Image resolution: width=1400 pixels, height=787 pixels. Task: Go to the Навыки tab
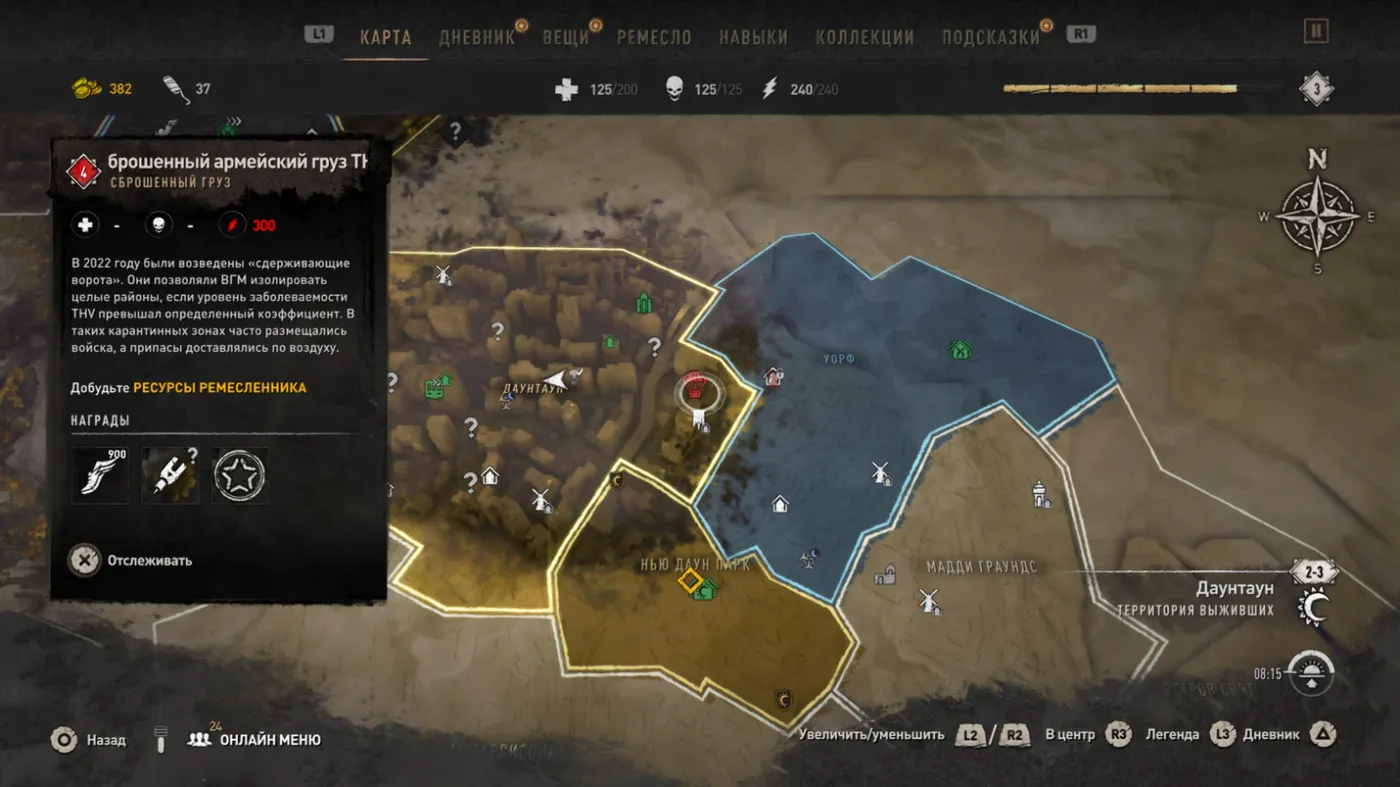[x=753, y=38]
